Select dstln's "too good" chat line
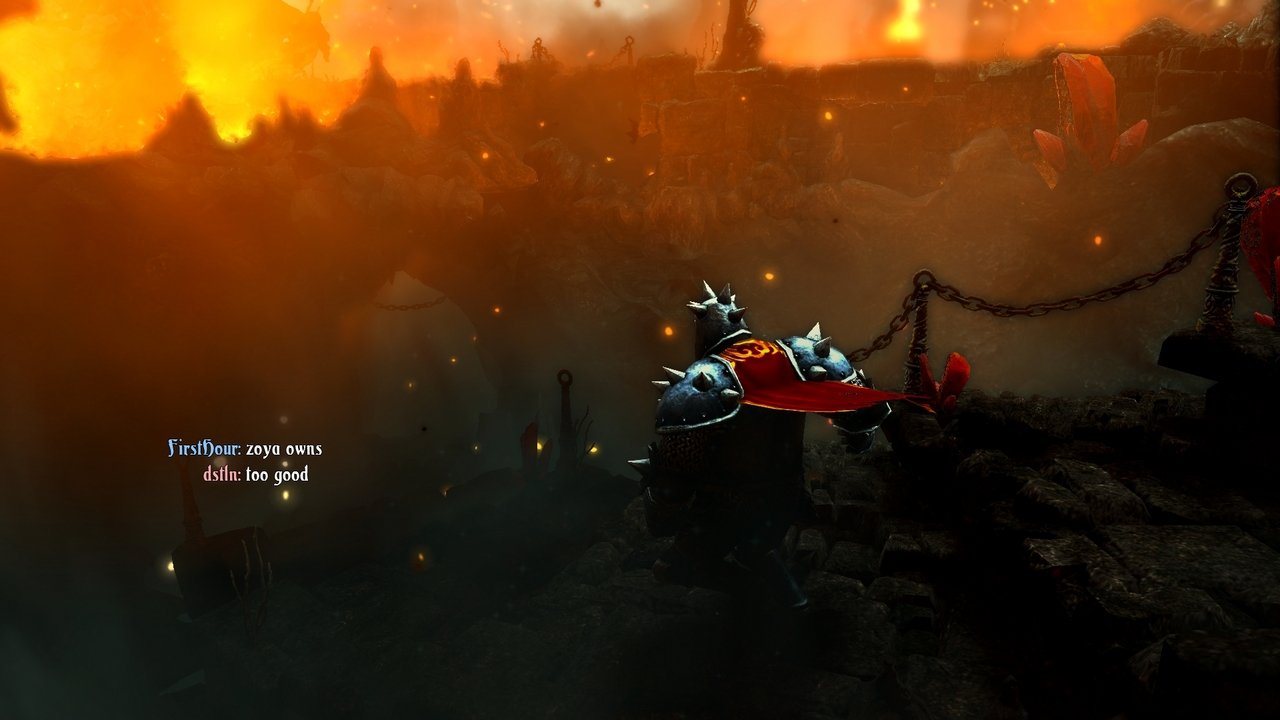The height and width of the screenshot is (720, 1280). 276,475
